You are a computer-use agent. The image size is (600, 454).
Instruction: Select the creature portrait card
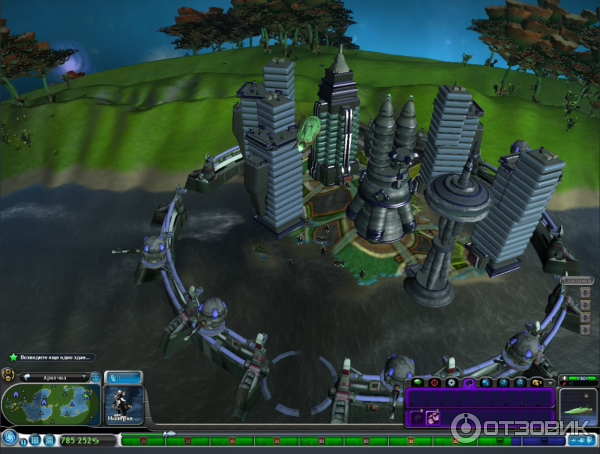pyautogui.click(x=123, y=404)
